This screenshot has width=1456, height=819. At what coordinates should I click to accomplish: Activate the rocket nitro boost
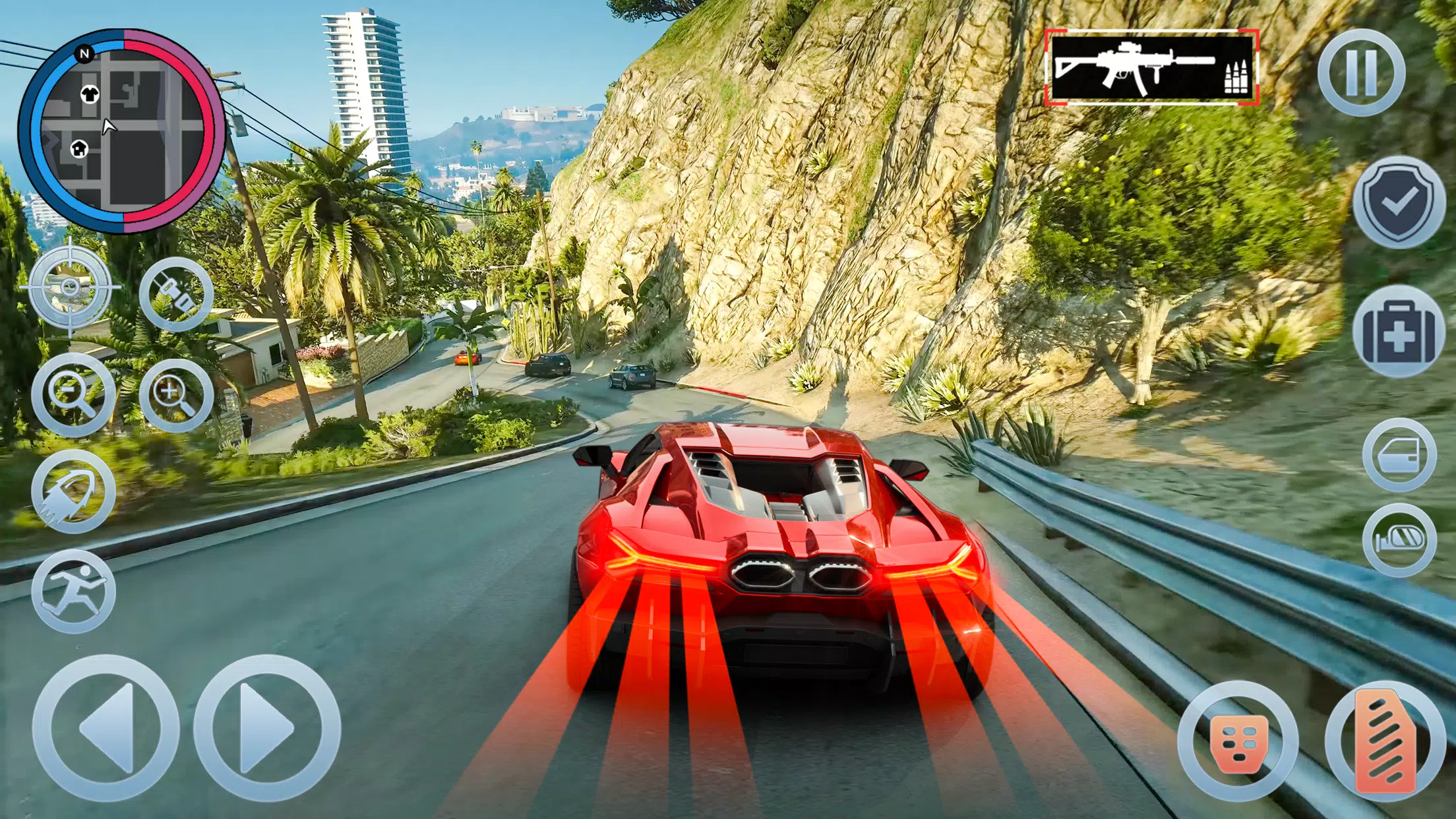coord(73,492)
